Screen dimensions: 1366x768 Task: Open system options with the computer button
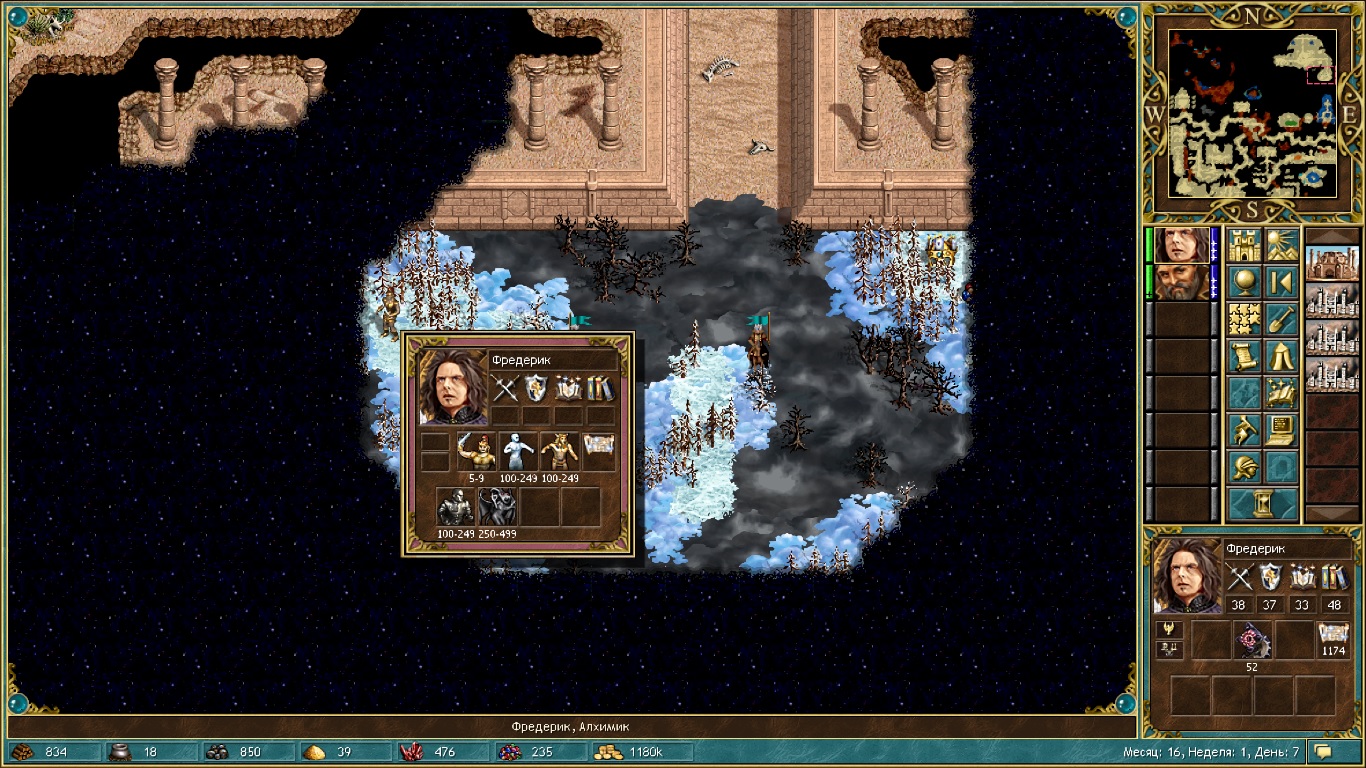click(x=1281, y=430)
